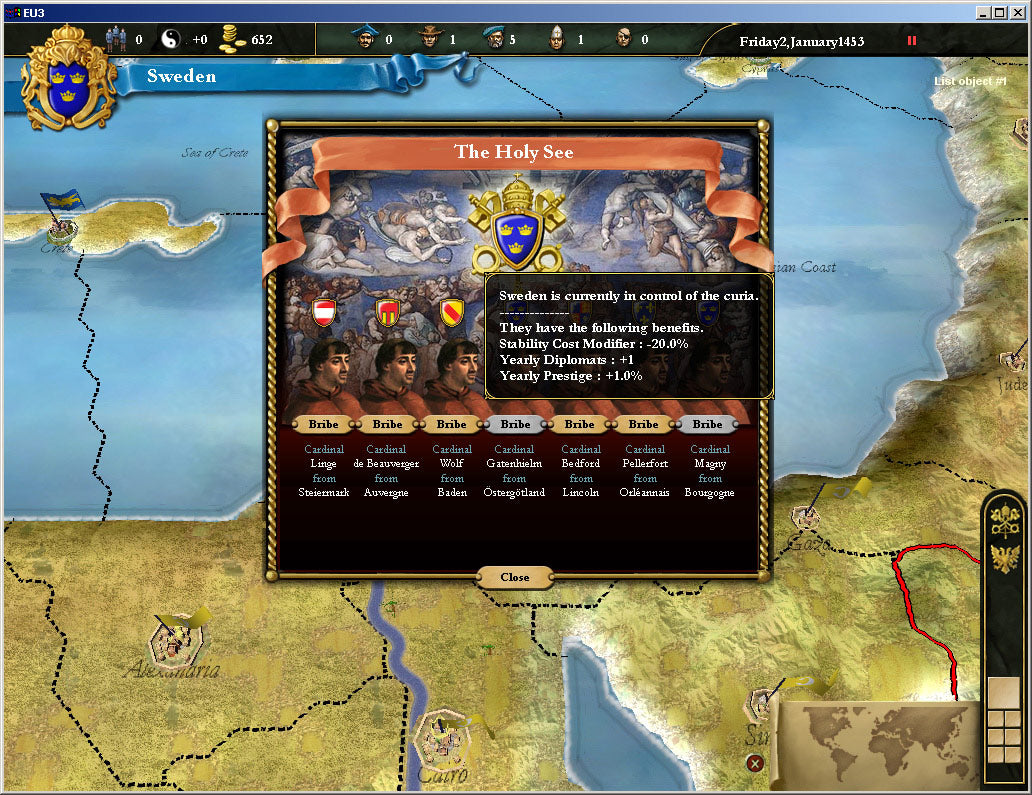This screenshot has width=1032, height=795.
Task: Open the papal keys Holy See icon
Action: pos(1005,520)
